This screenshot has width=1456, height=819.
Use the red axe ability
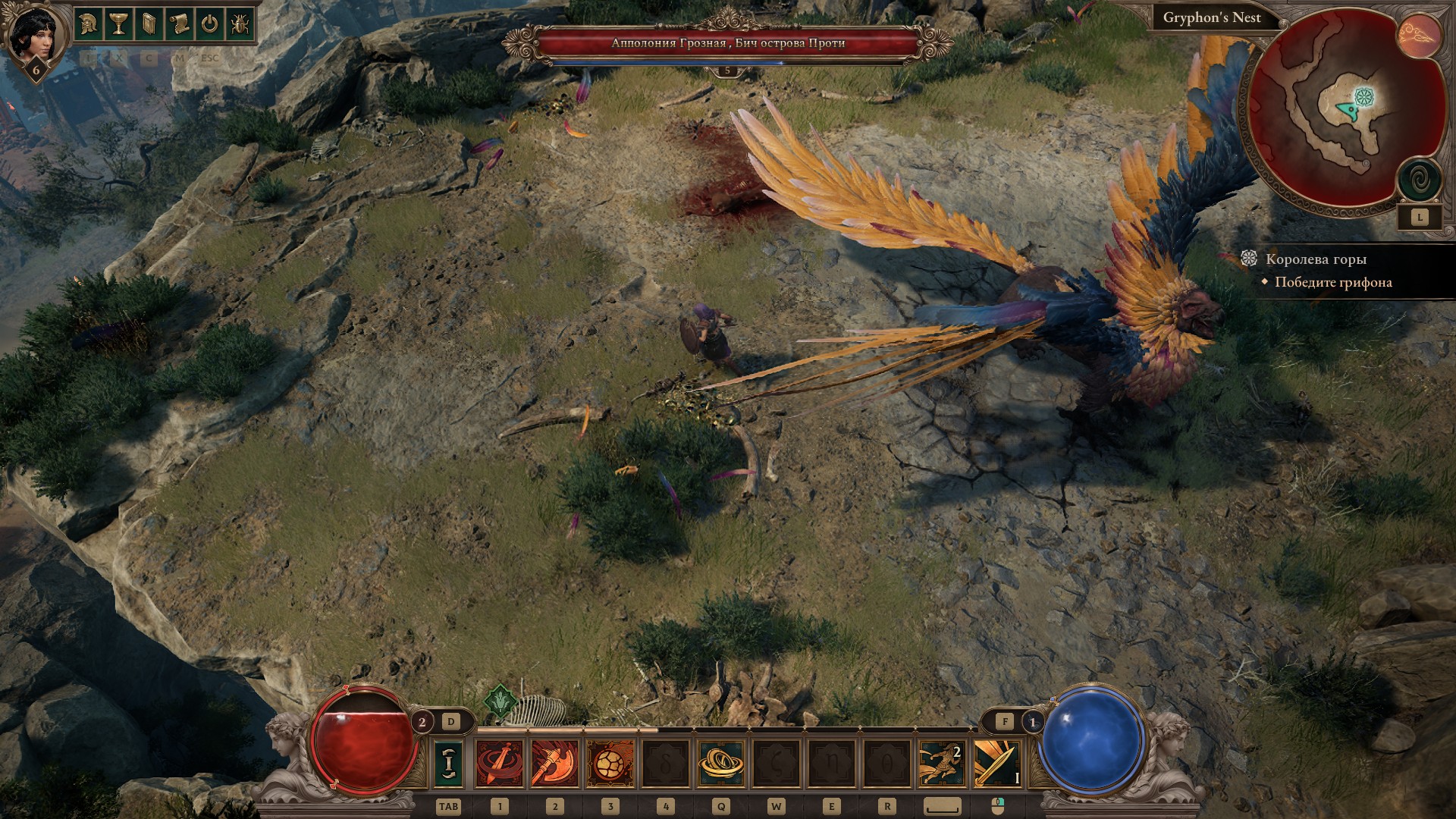pyautogui.click(x=556, y=763)
